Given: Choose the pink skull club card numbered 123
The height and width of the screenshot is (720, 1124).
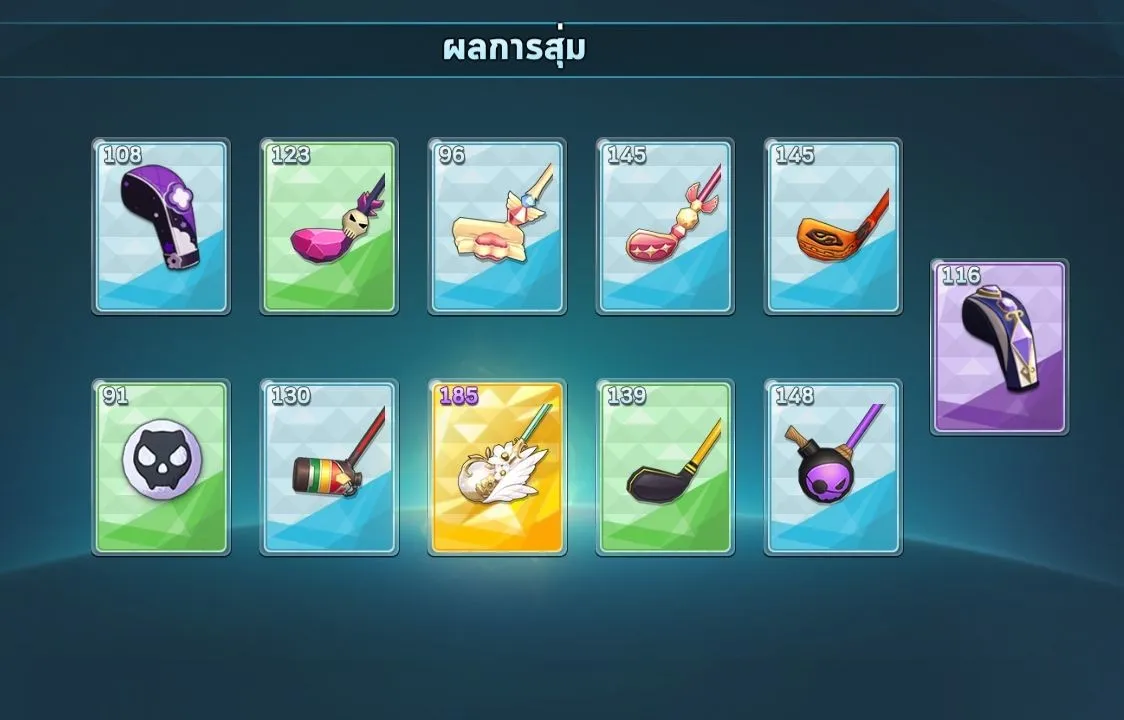Looking at the screenshot, I should [329, 227].
